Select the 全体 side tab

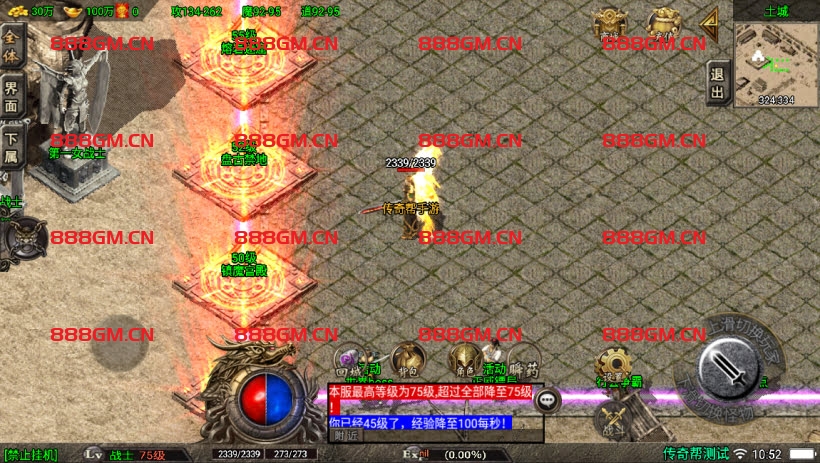(12, 46)
